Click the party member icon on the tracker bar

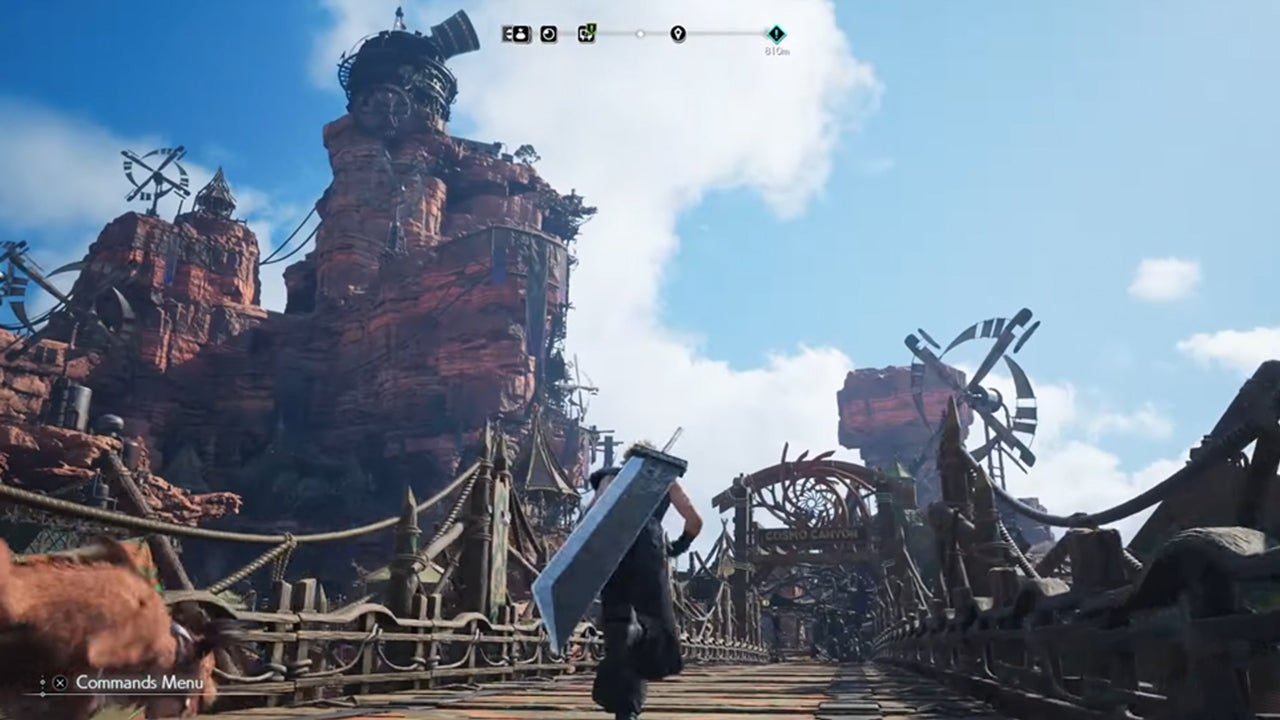(x=520, y=34)
